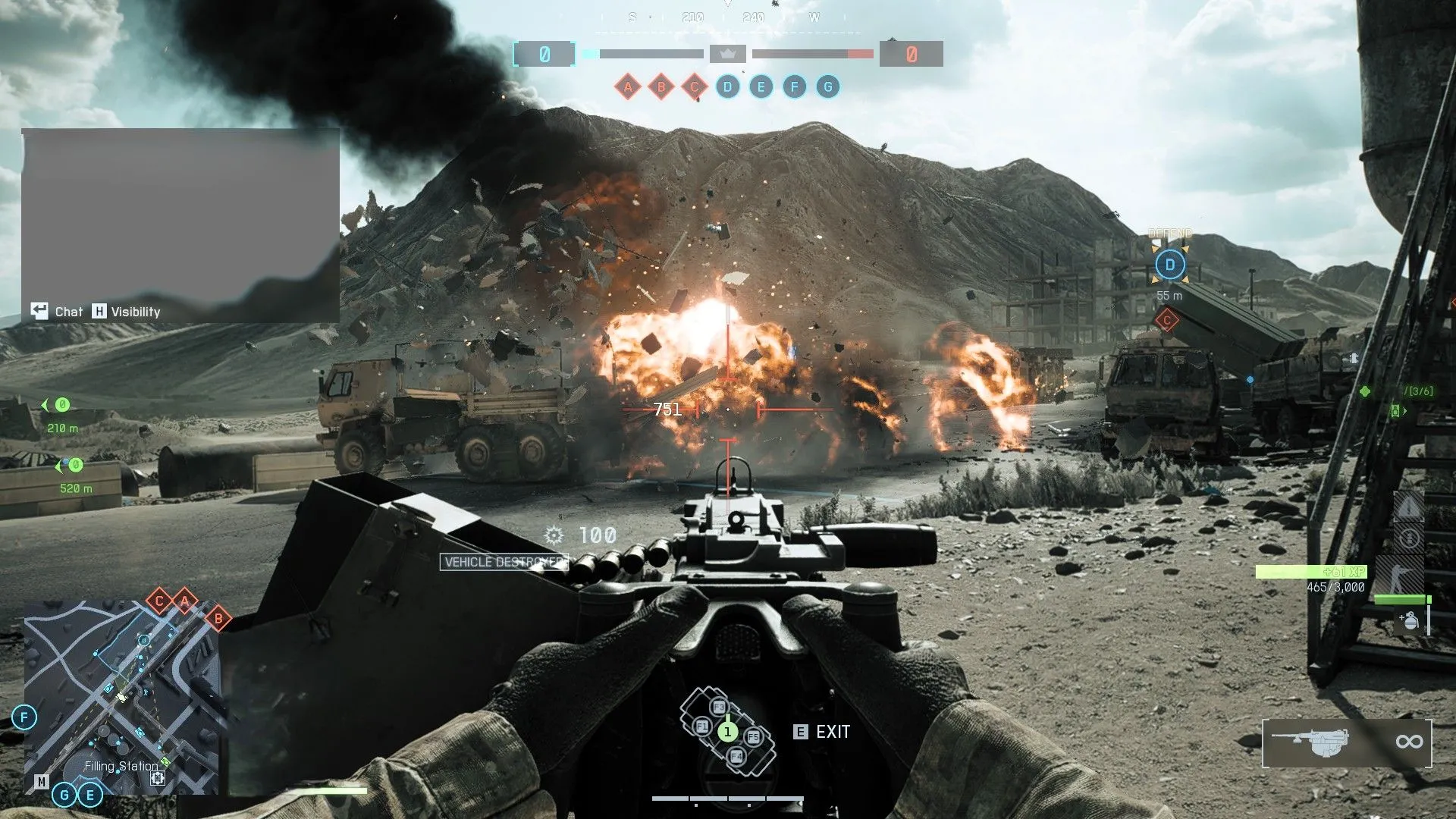Click the crown icon between the ticket bars
Image resolution: width=1456 pixels, height=819 pixels.
point(726,54)
